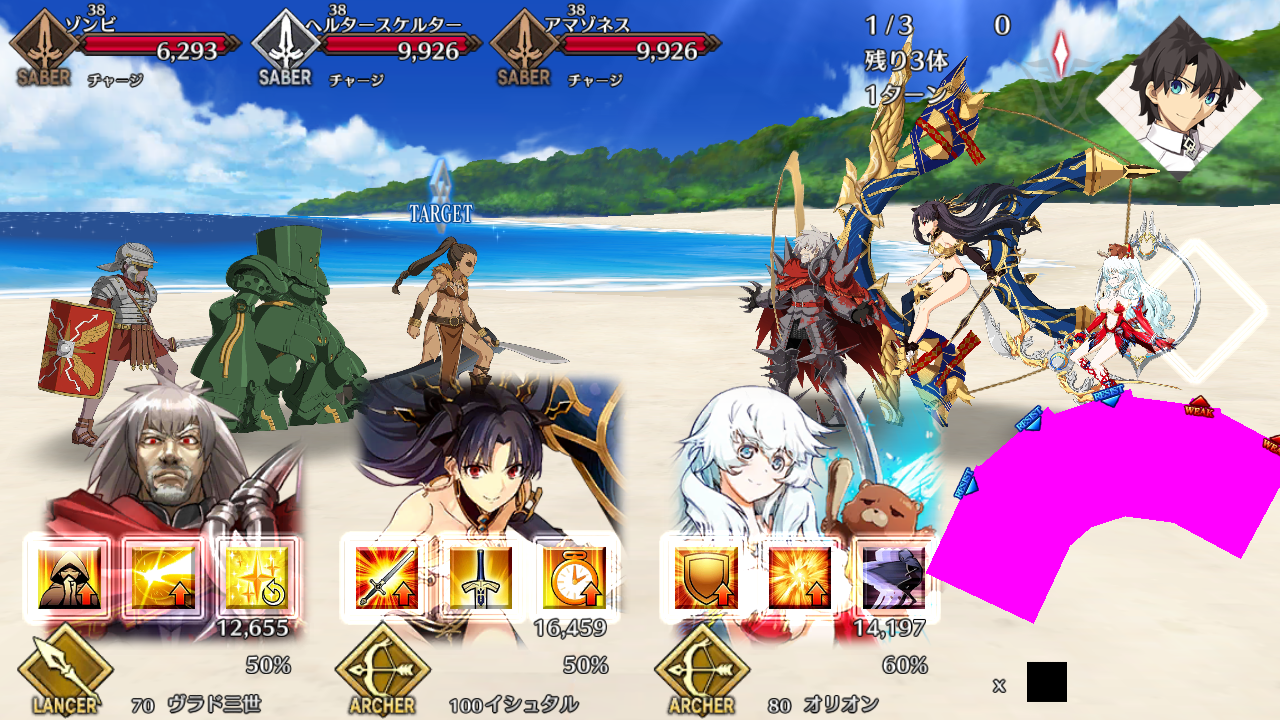Trigger Vlad III's sparkling stars skill
The height and width of the screenshot is (720, 1280).
click(256, 578)
